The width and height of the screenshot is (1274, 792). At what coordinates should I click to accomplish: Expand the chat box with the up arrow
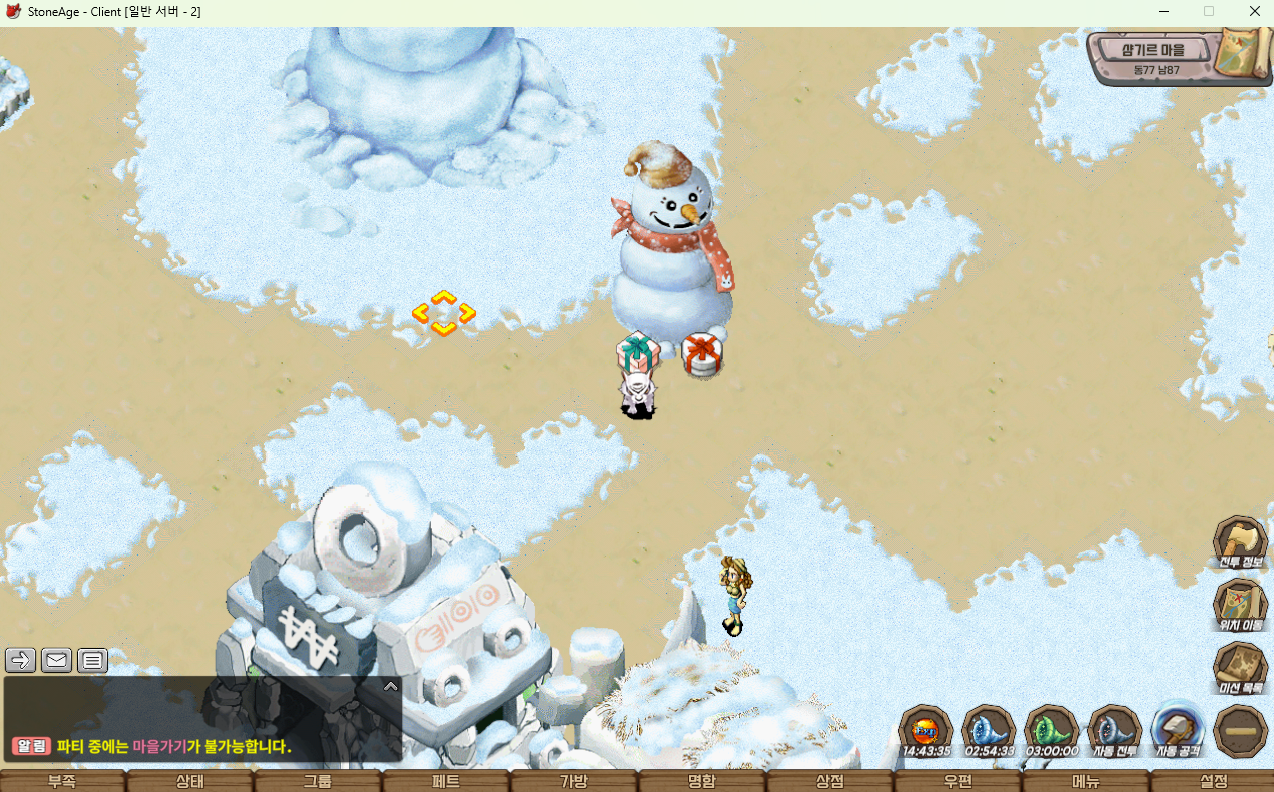pyautogui.click(x=391, y=686)
